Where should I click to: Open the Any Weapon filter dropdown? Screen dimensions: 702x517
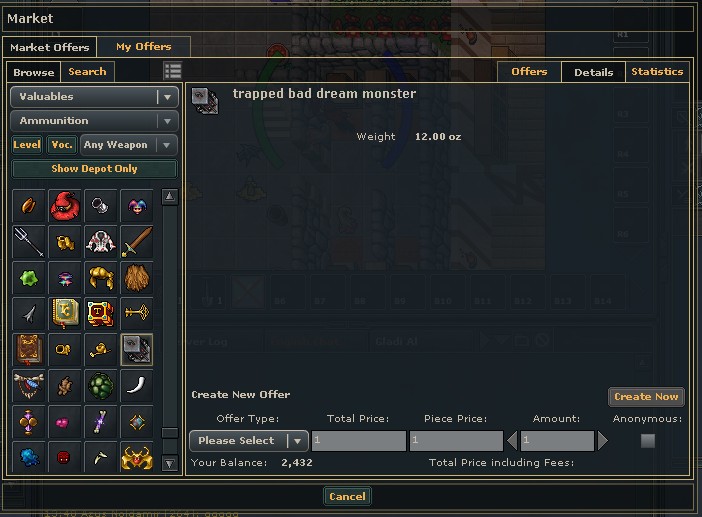129,145
